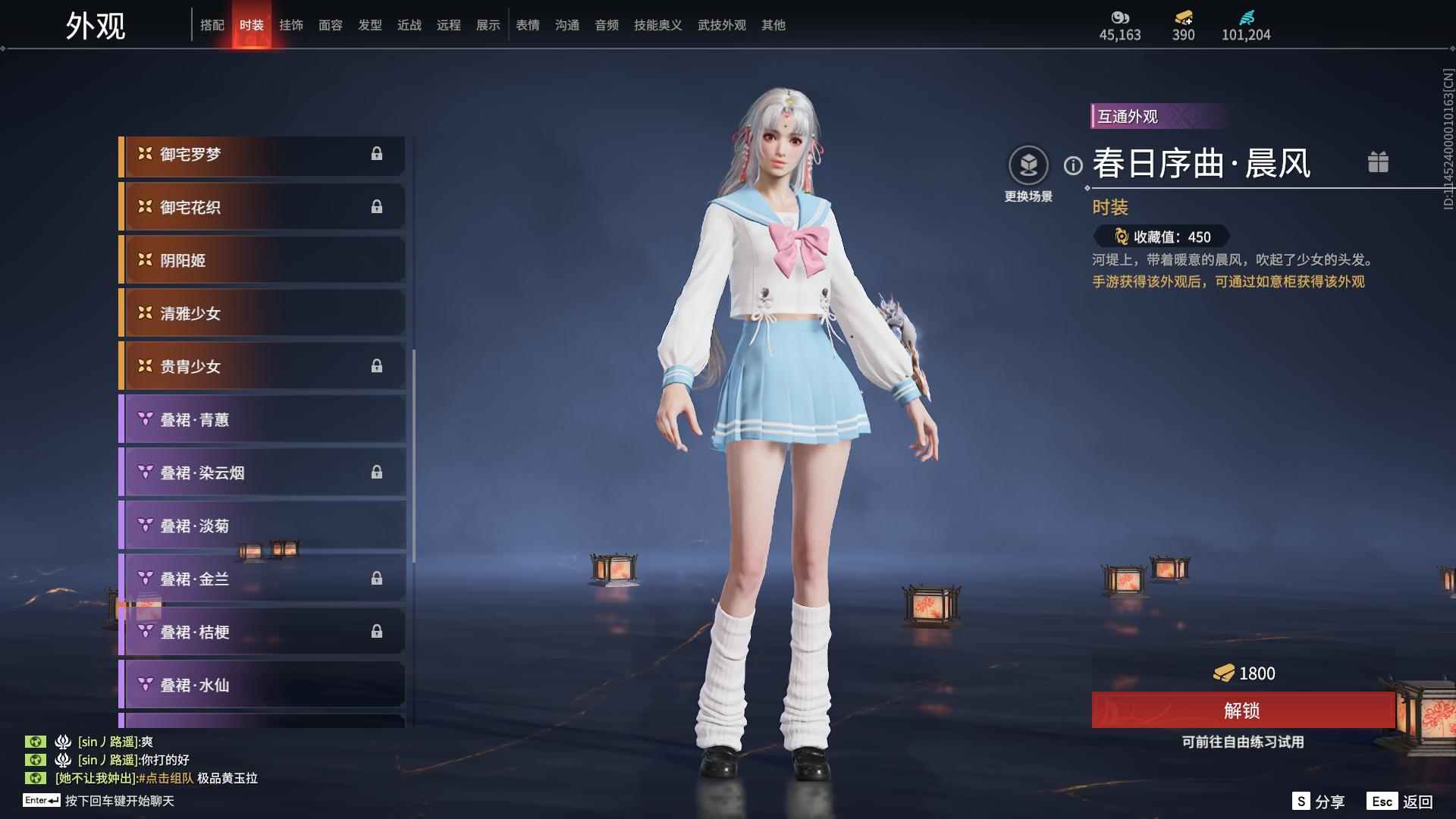Preview the locked 叠裙·桔梗 outfit
This screenshot has width=1456, height=819.
262,632
